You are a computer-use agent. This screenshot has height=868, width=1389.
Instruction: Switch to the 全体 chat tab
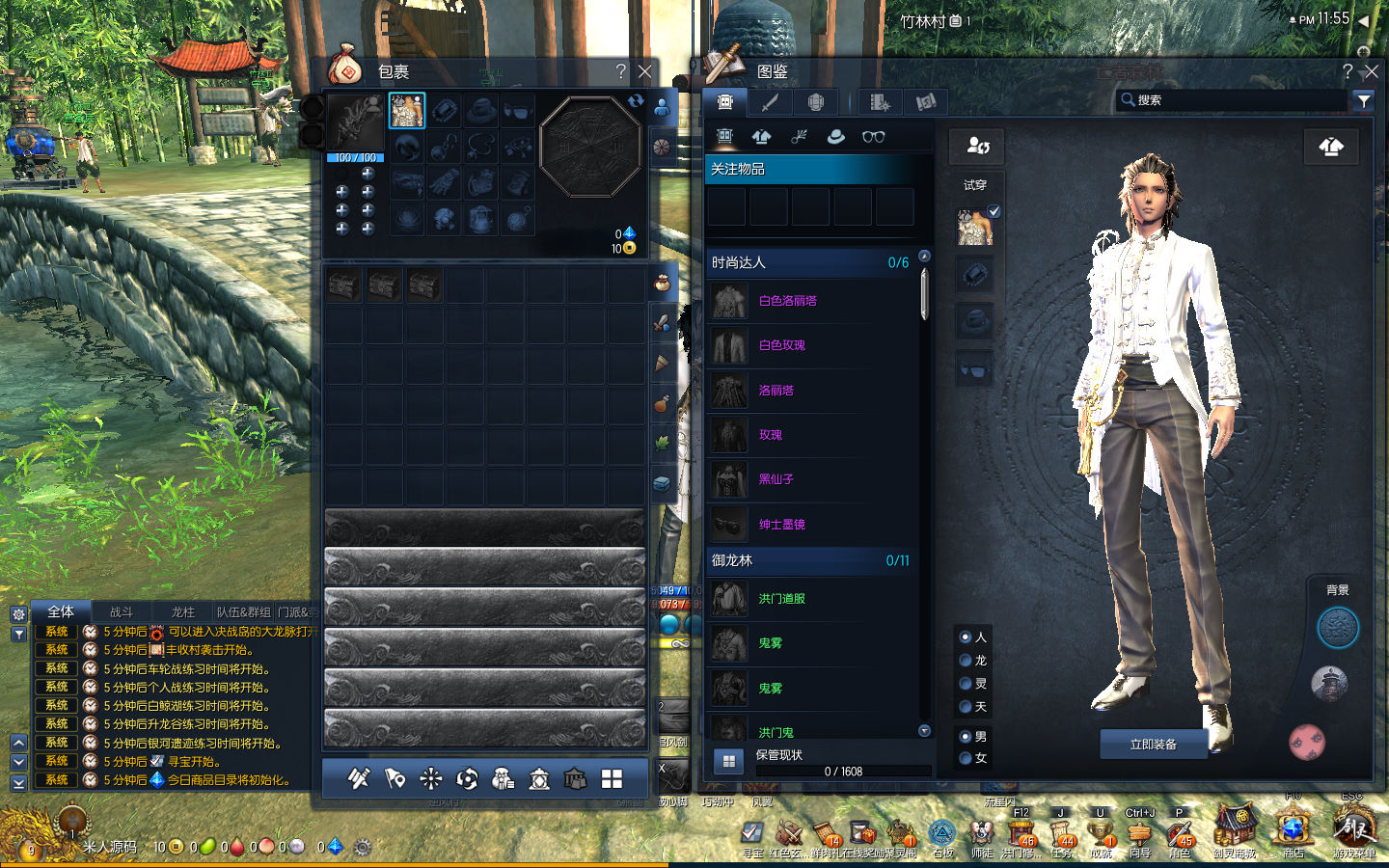tap(61, 612)
